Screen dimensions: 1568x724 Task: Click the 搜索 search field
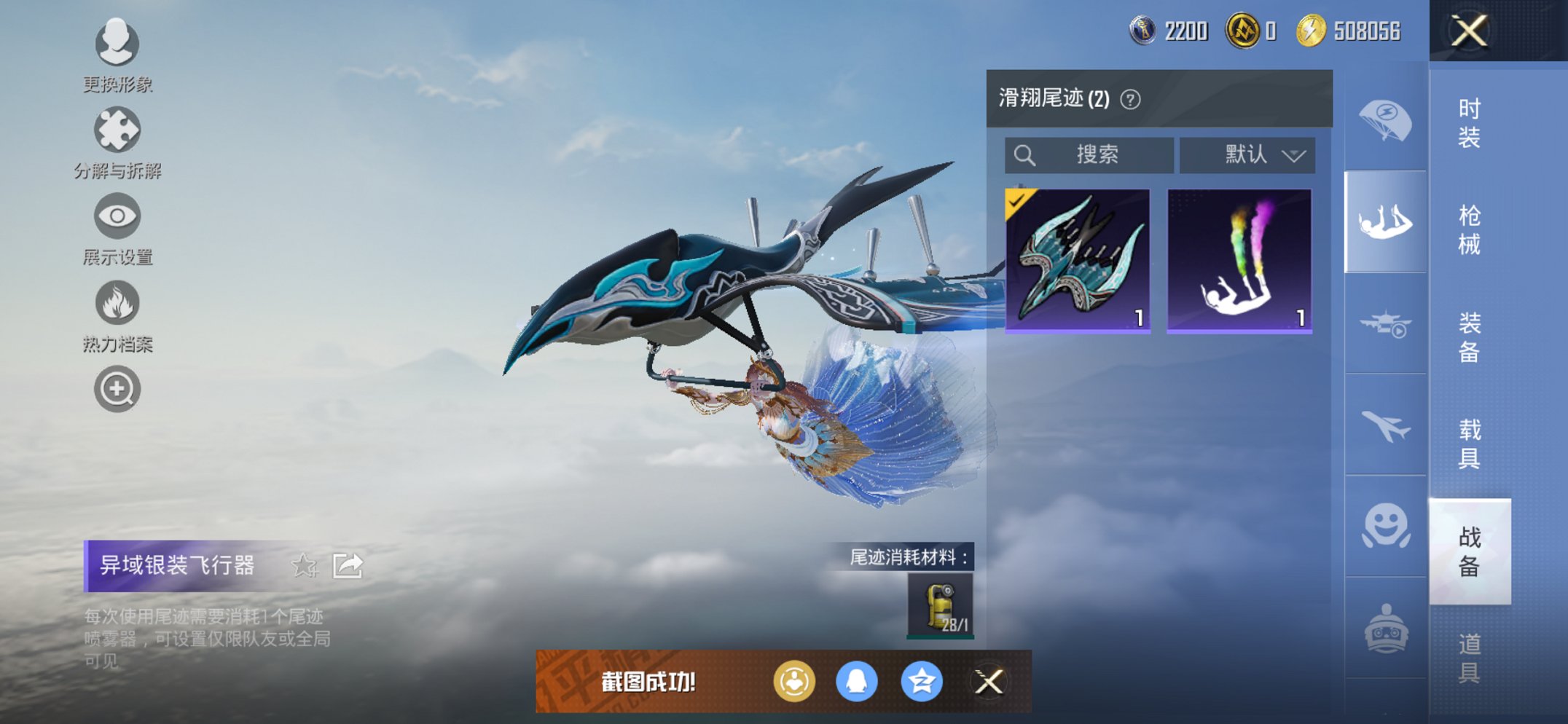click(x=1089, y=154)
